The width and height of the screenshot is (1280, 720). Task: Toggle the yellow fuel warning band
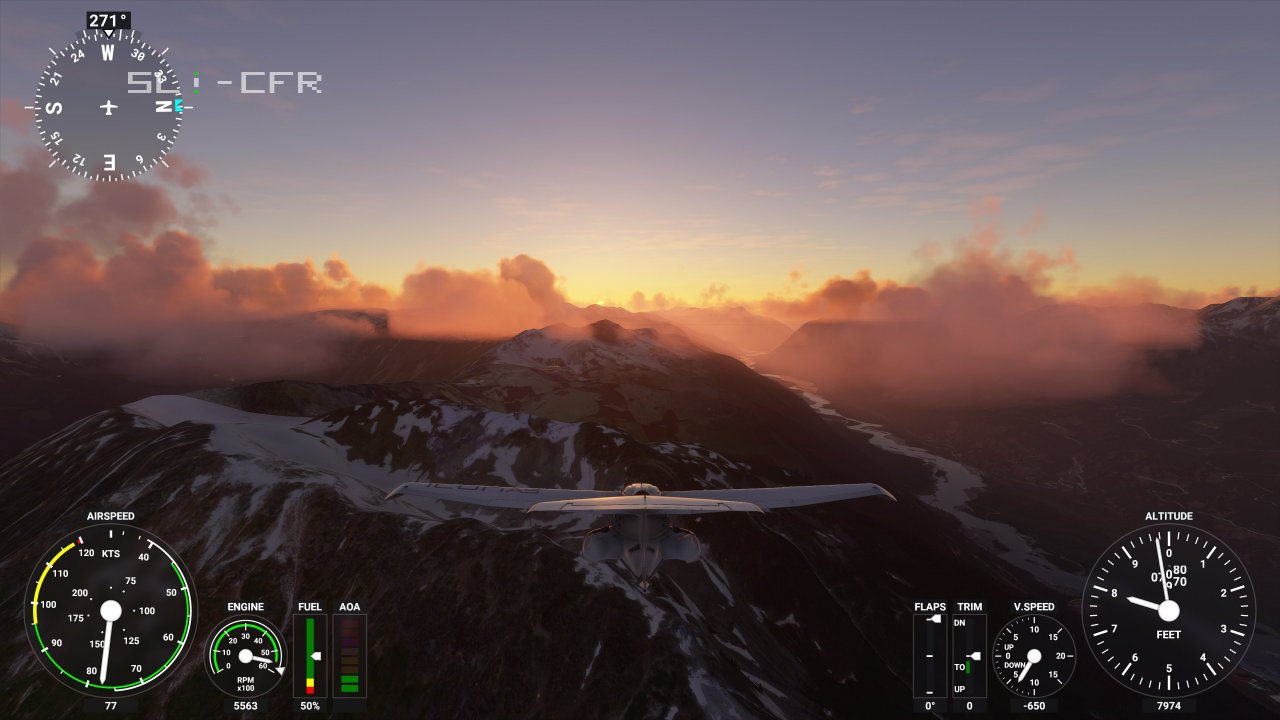coord(311,684)
